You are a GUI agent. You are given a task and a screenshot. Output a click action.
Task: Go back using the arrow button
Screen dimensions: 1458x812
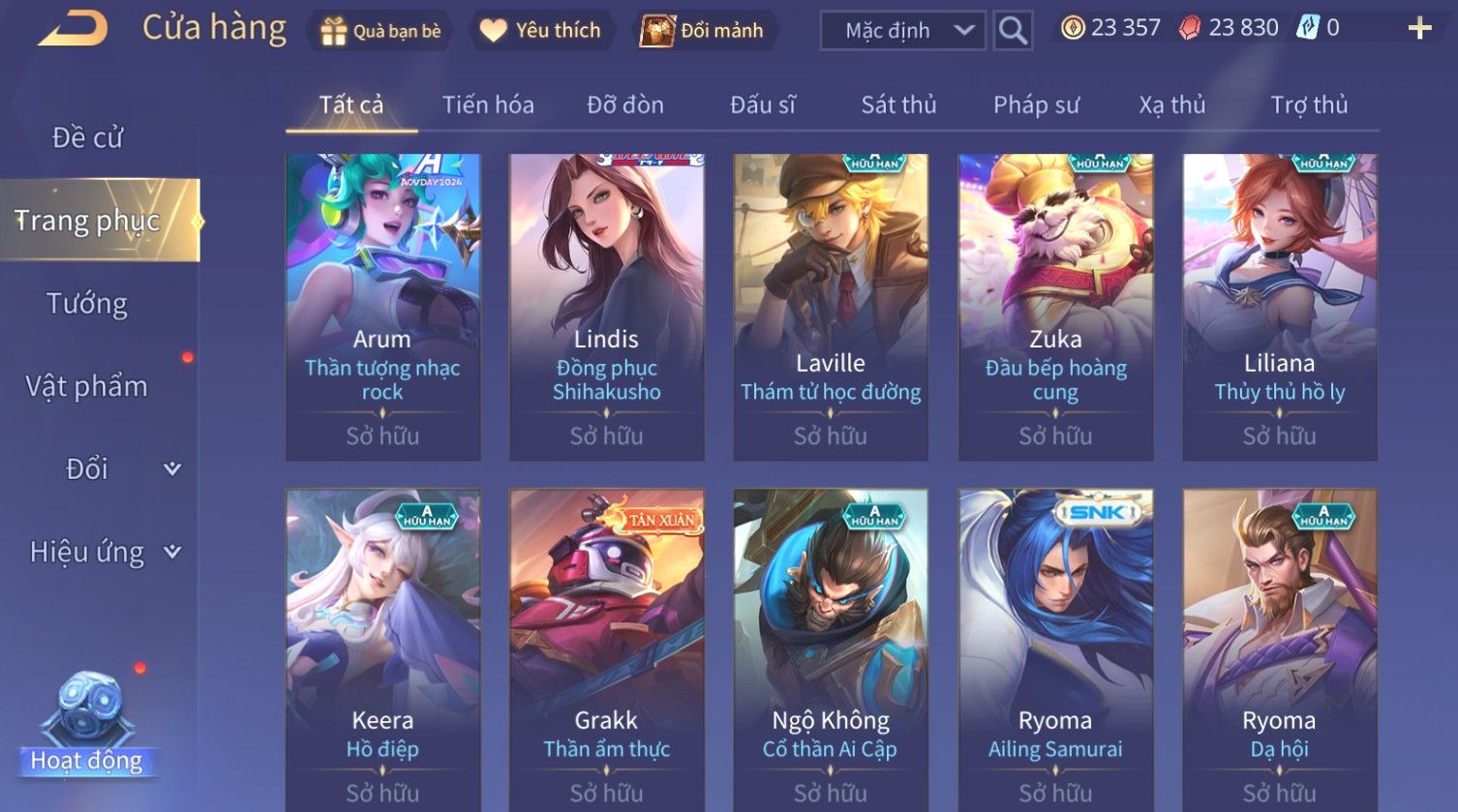coord(72,29)
